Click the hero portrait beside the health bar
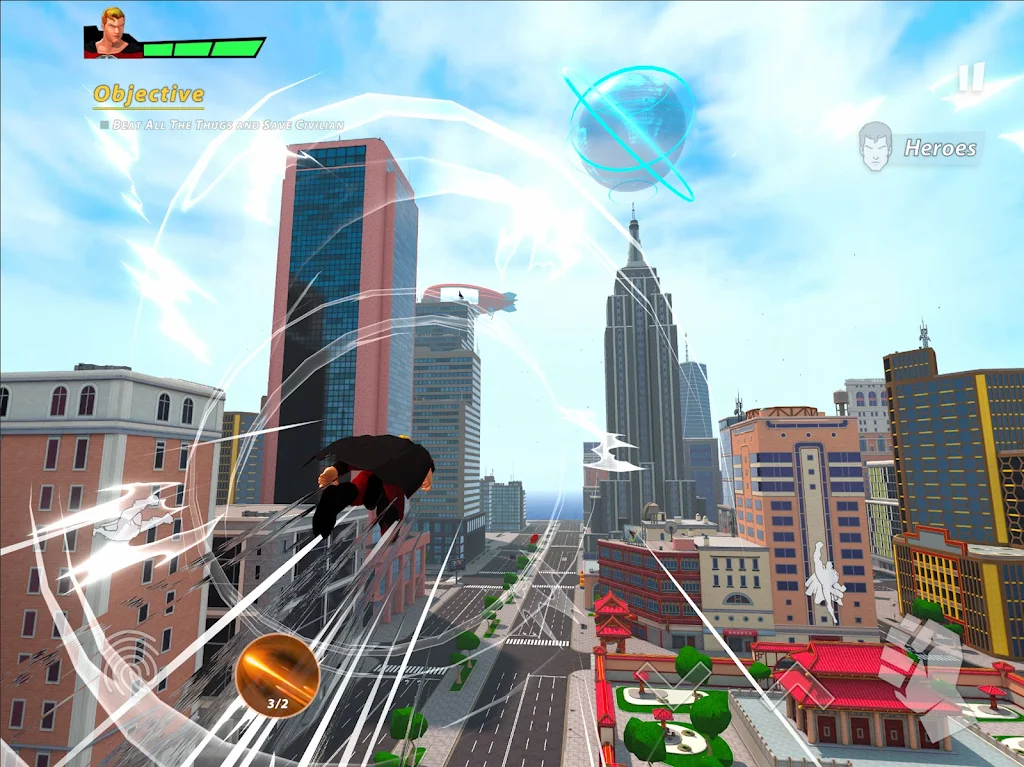Screen dimensions: 1024x767 coord(113,33)
